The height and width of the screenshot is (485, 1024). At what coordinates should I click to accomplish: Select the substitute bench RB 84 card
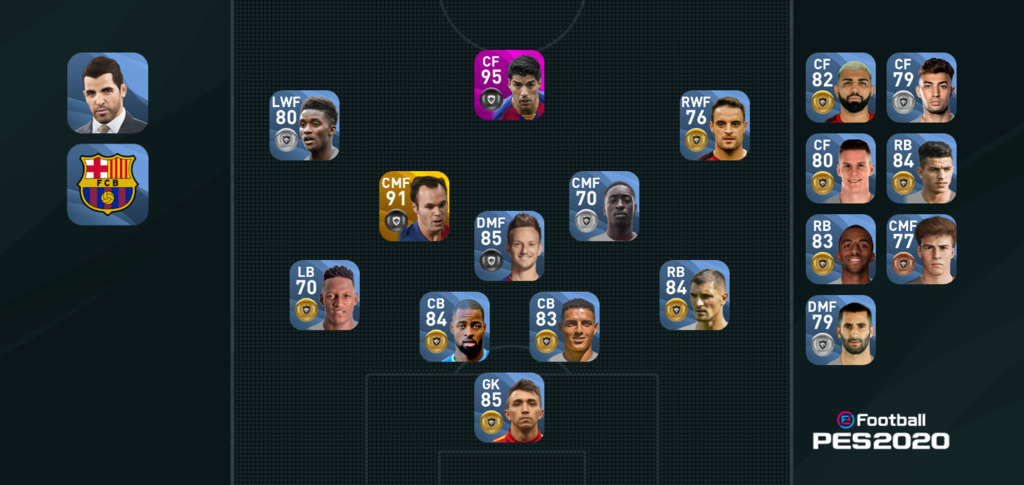coord(921,169)
